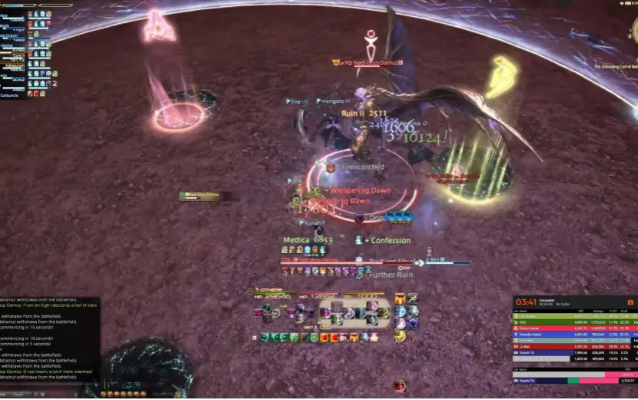Click the chat log window
This screenshot has height=400, width=638.
pos(50,335)
